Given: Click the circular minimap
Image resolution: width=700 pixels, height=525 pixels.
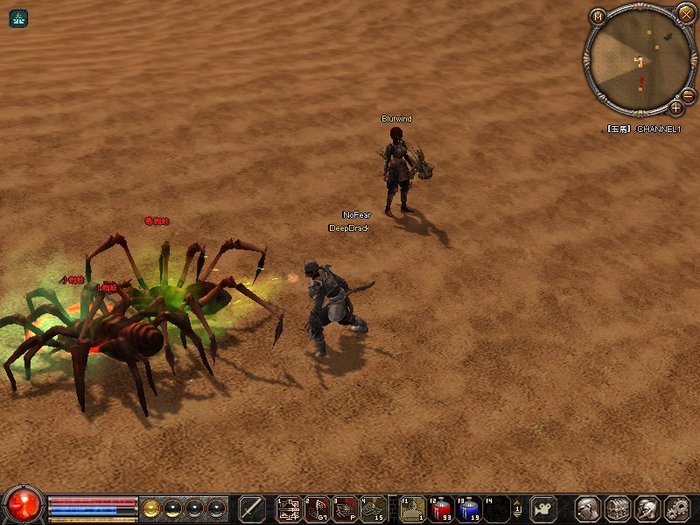Looking at the screenshot, I should click(x=639, y=60).
